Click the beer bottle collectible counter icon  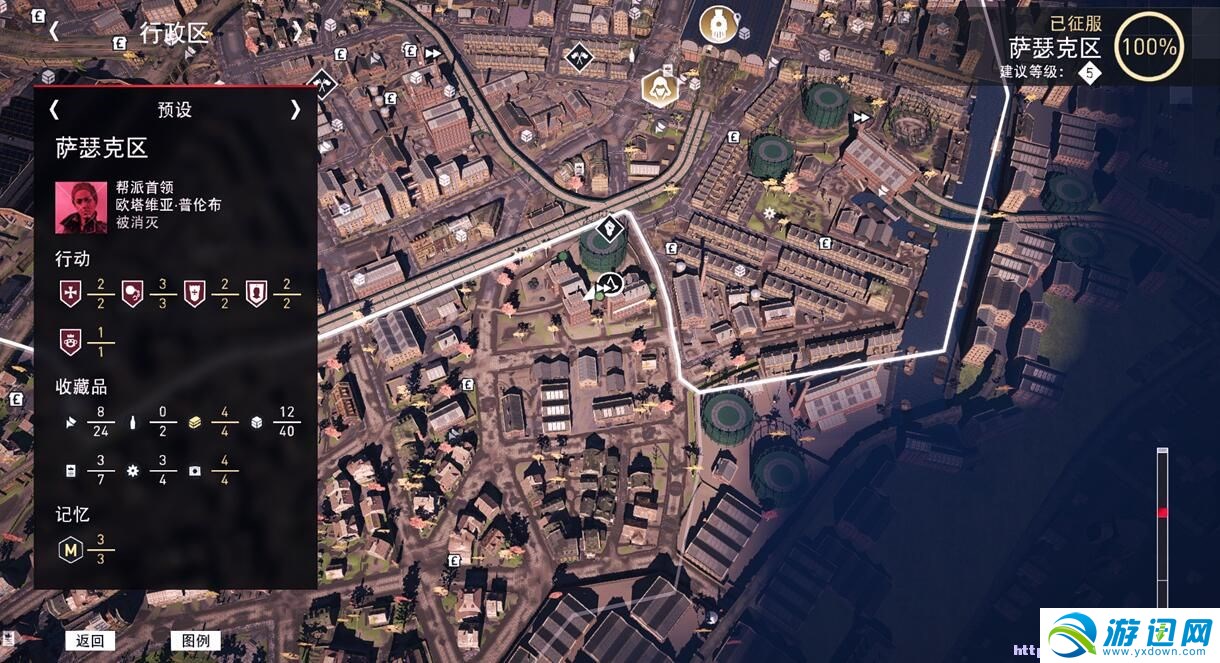133,423
